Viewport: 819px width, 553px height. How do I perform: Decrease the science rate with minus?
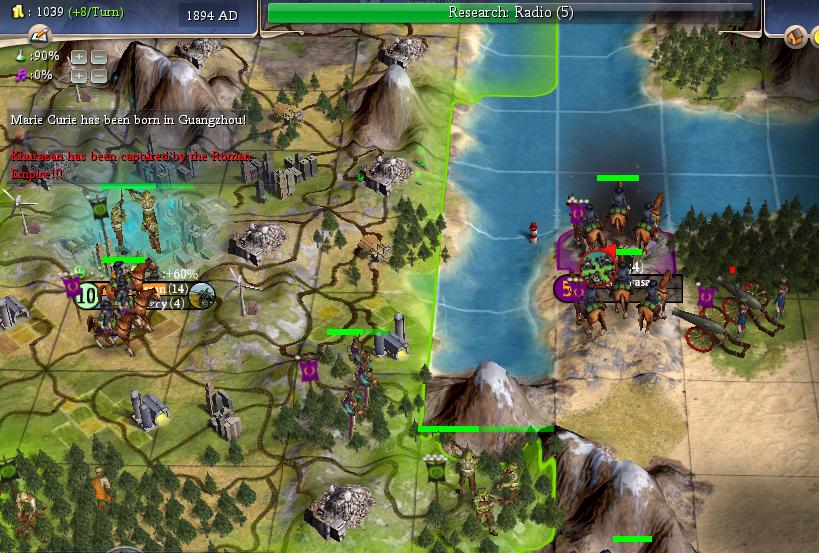(98, 56)
